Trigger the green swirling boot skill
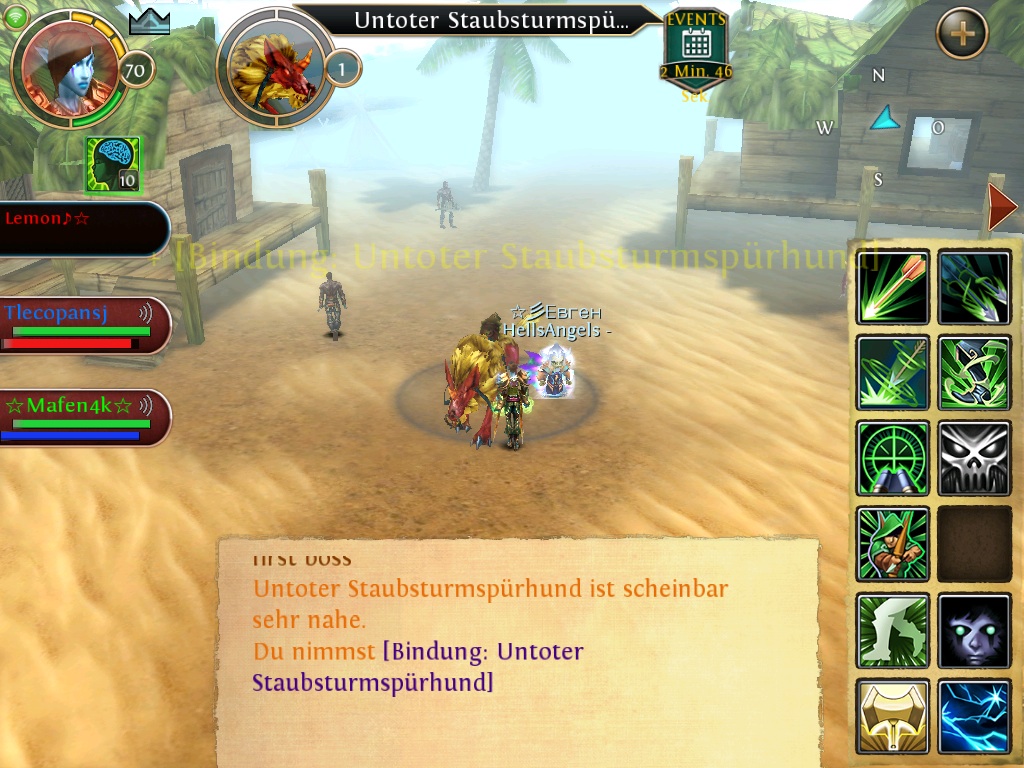Image resolution: width=1024 pixels, height=768 pixels. tap(974, 373)
